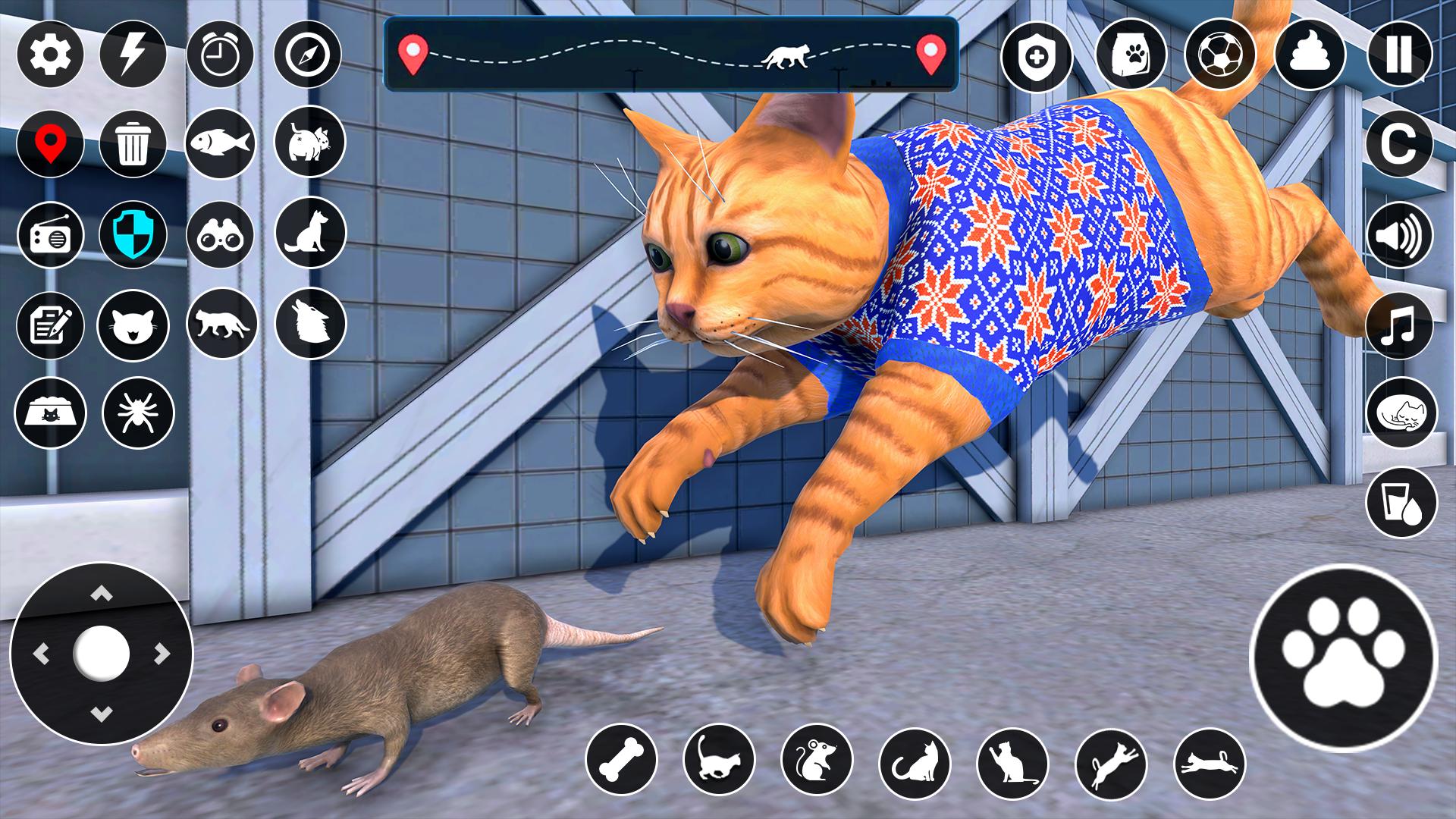
Task: Tap the alarm clock icon
Action: tap(220, 55)
